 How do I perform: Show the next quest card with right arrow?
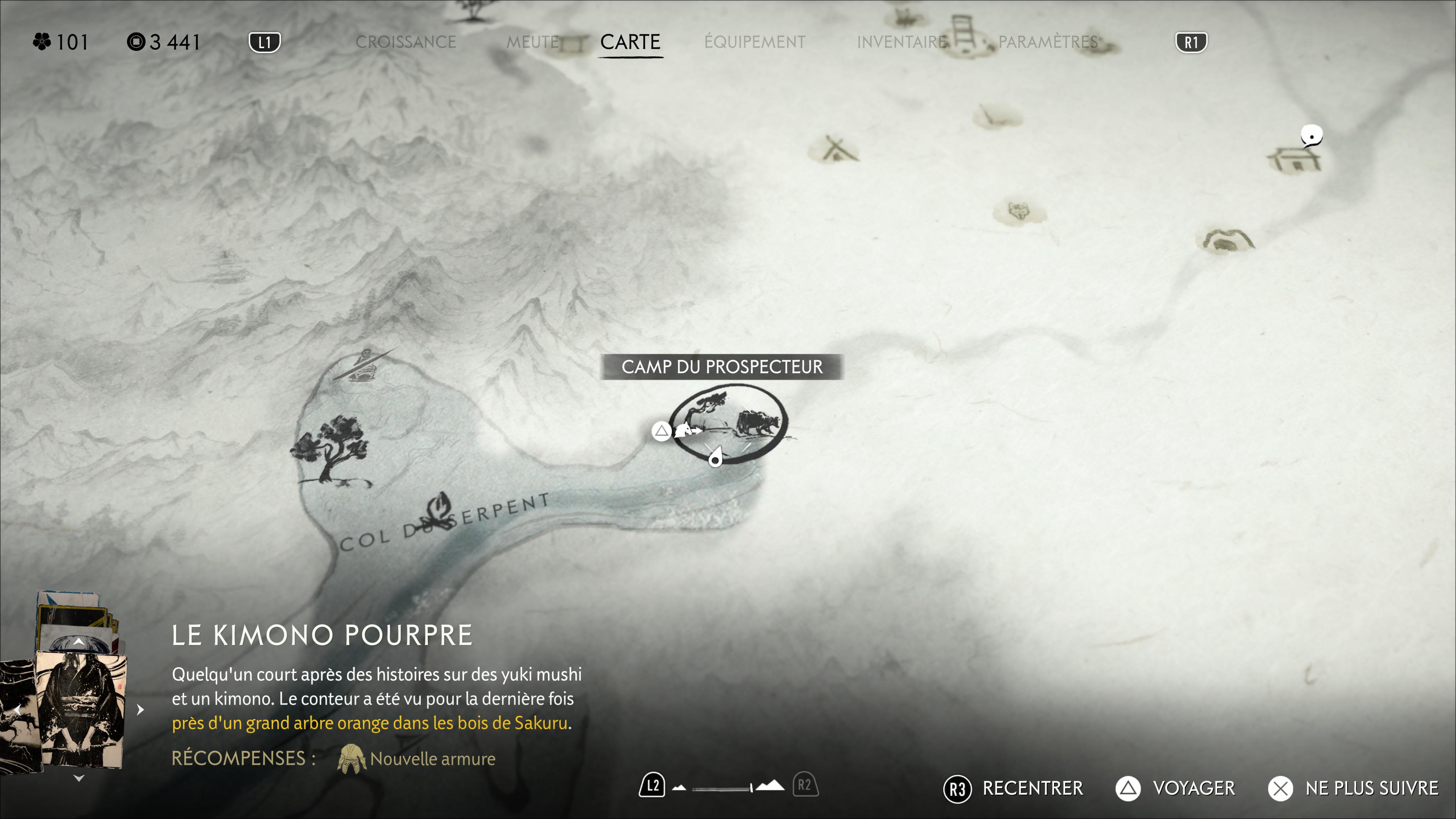(140, 709)
